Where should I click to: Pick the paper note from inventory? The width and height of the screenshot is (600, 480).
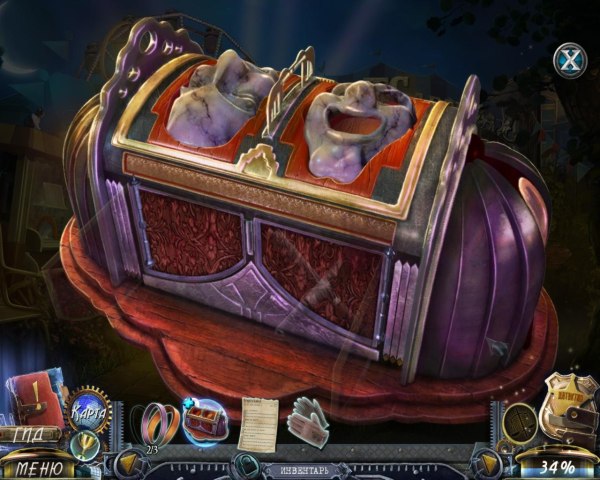click(x=258, y=423)
